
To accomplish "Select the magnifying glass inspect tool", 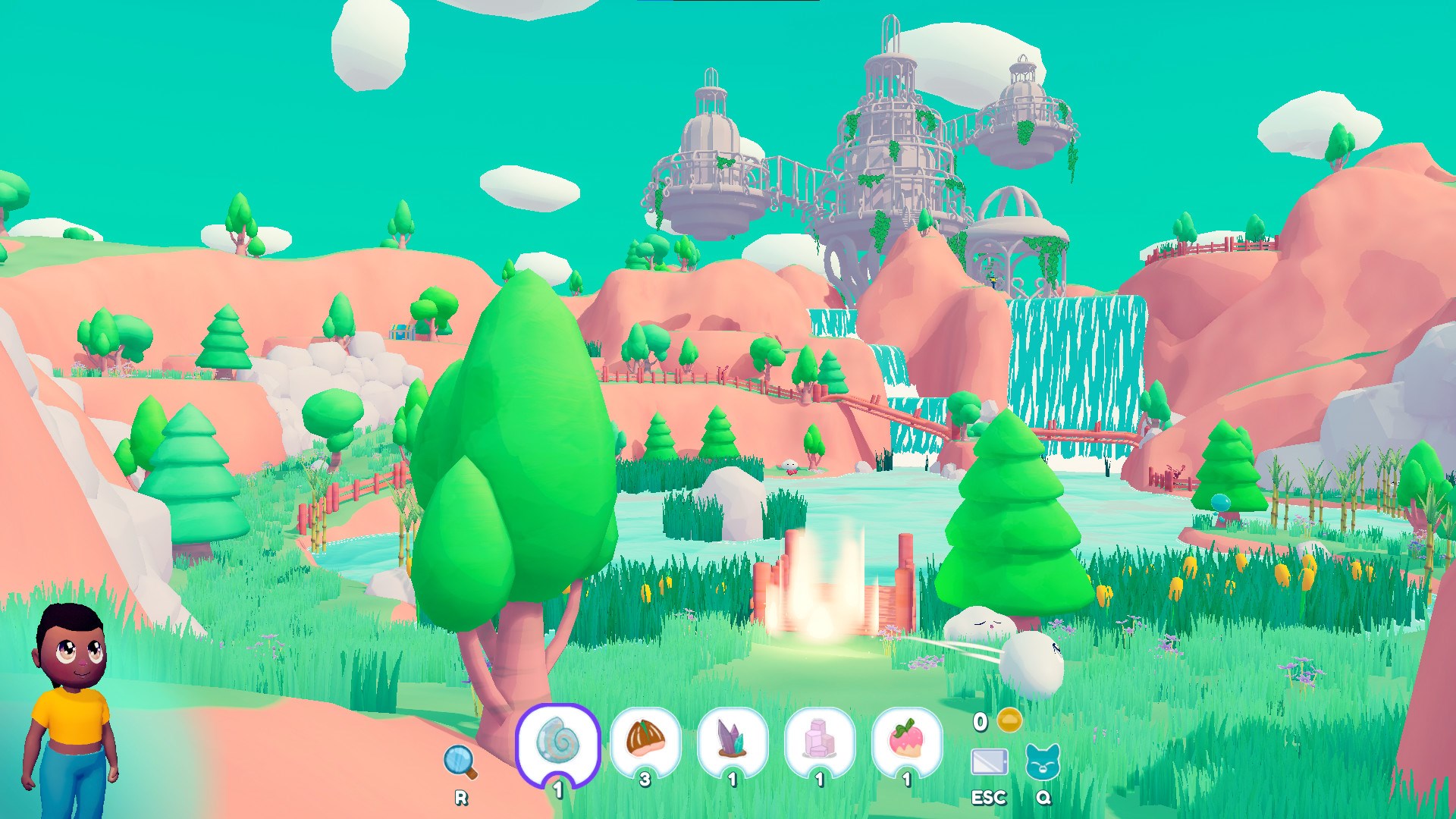I will click(x=458, y=758).
